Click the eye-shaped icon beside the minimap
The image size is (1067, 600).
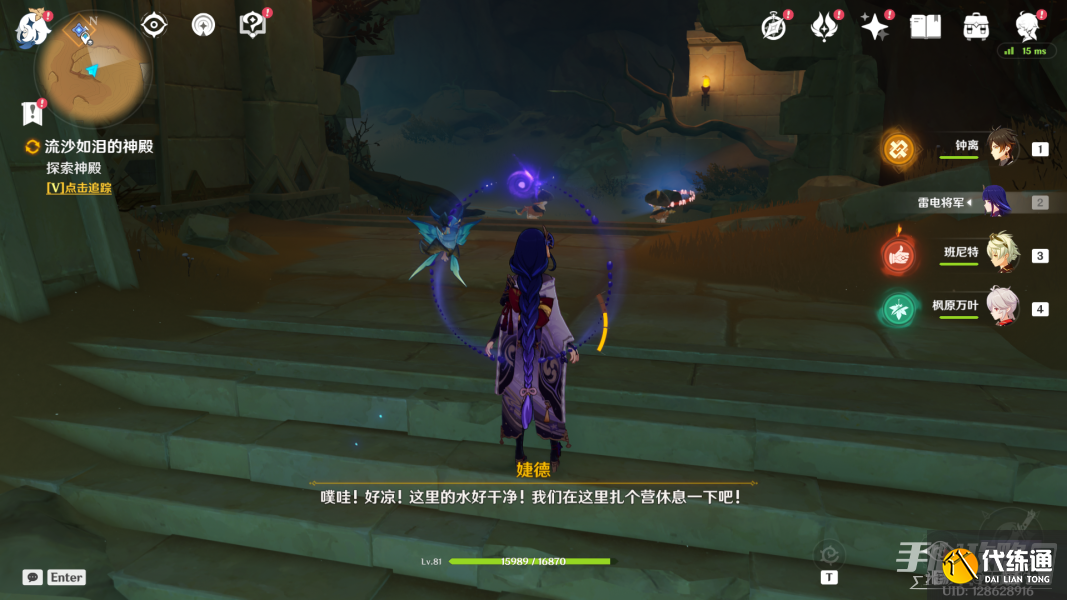(x=154, y=25)
